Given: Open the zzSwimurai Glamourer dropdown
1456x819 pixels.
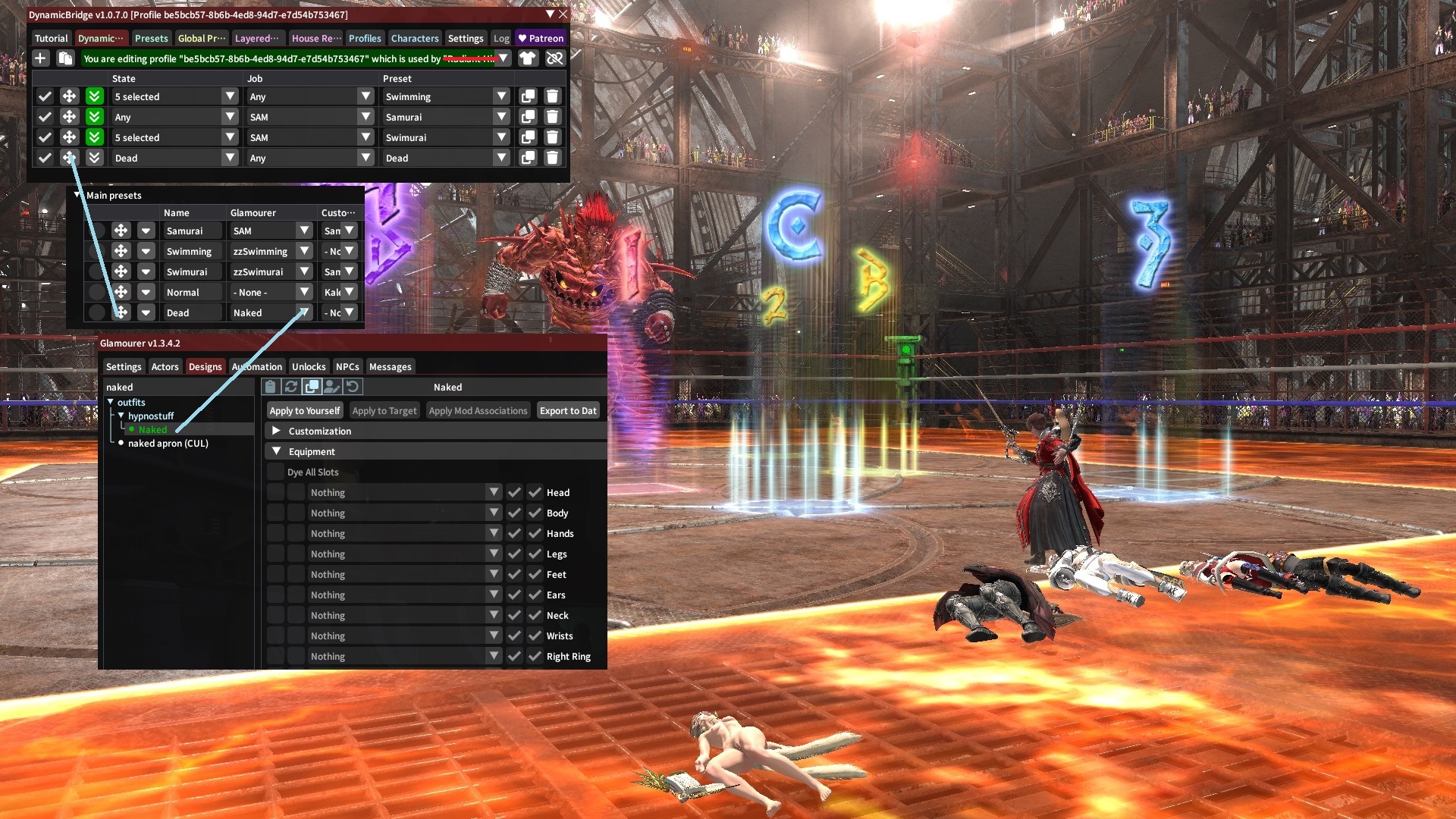Looking at the screenshot, I should [304, 271].
